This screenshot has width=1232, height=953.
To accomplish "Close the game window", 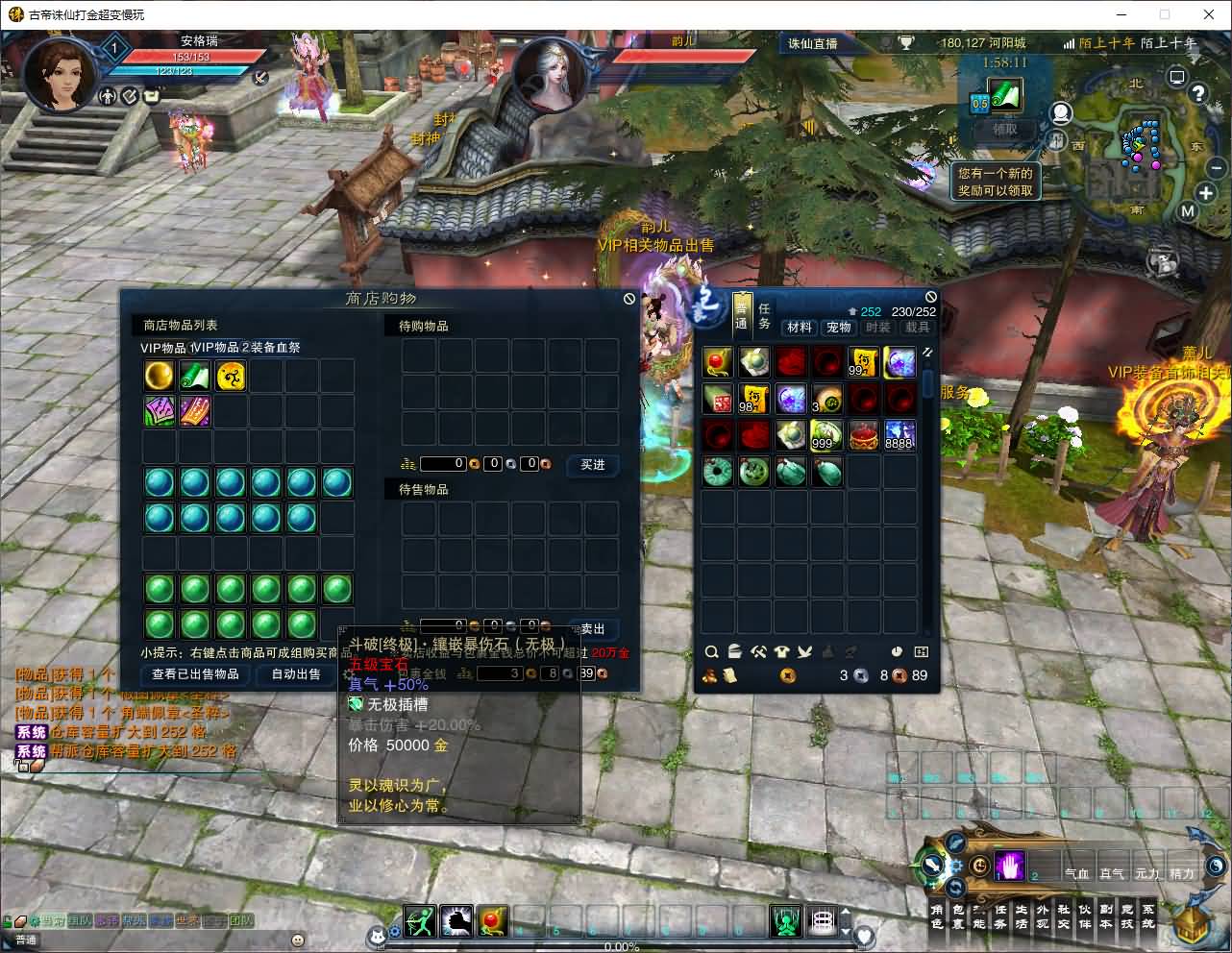I will click(1209, 14).
